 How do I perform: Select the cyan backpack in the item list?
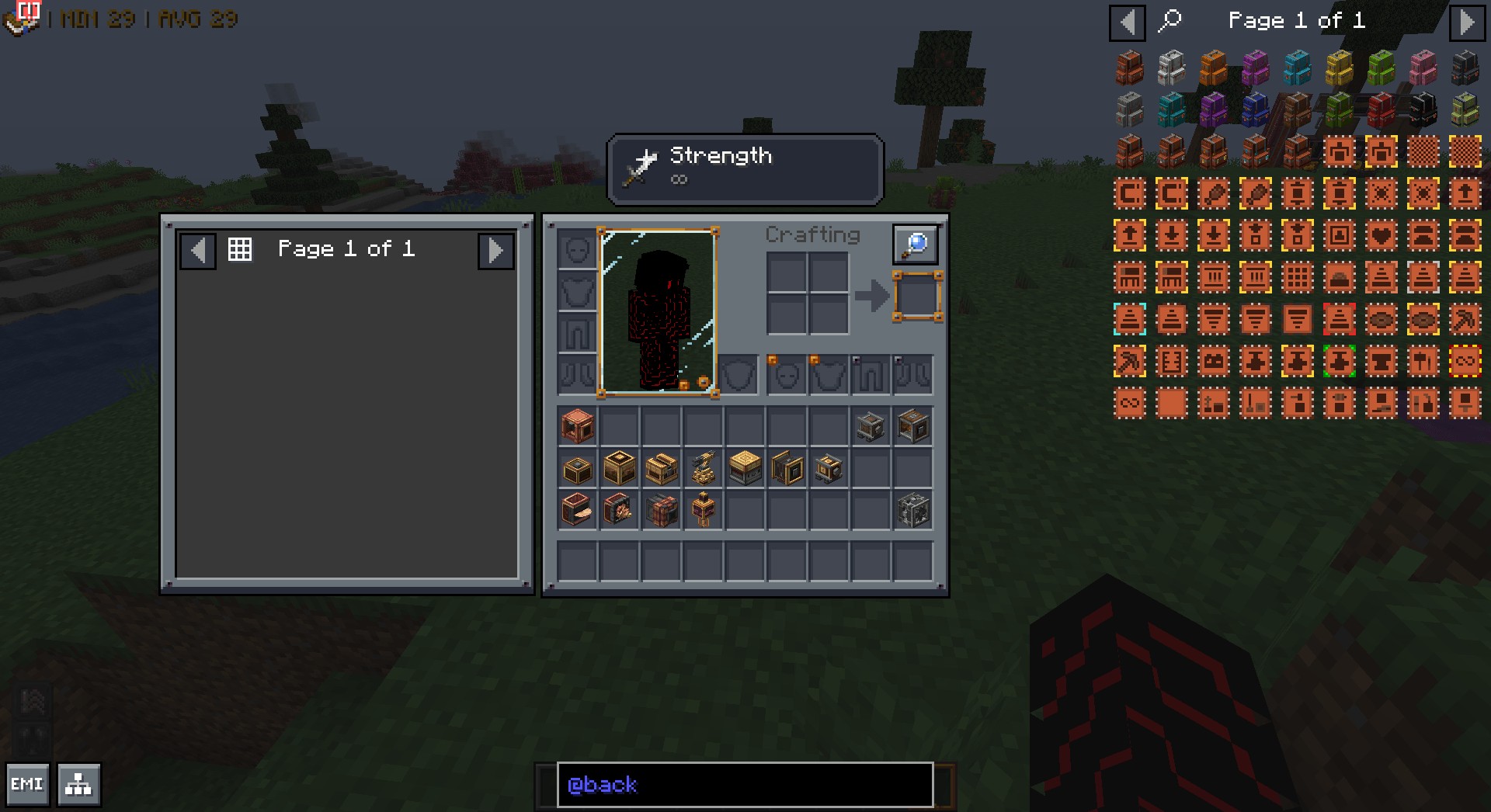point(1297,68)
